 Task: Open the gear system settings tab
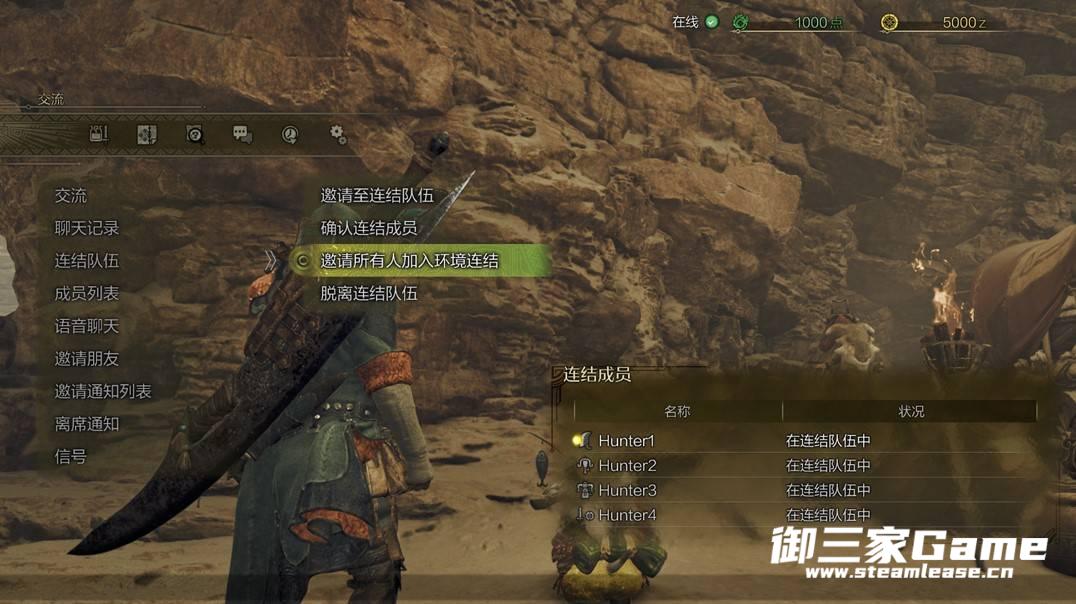pos(337,133)
